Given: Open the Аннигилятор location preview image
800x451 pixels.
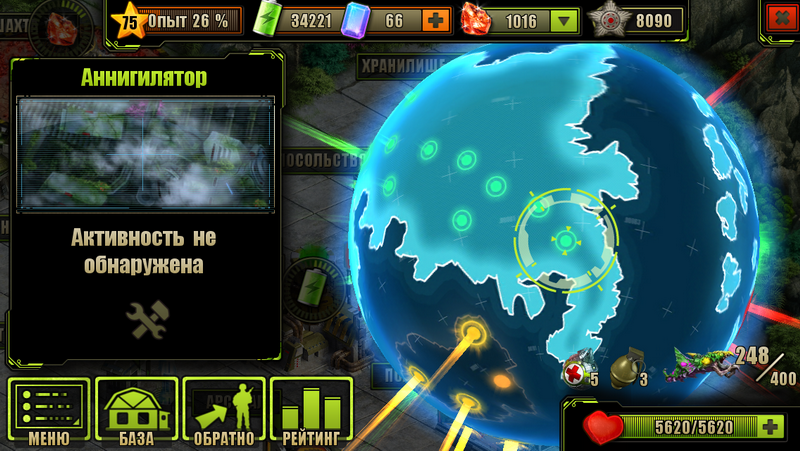Looking at the screenshot, I should coord(145,151).
